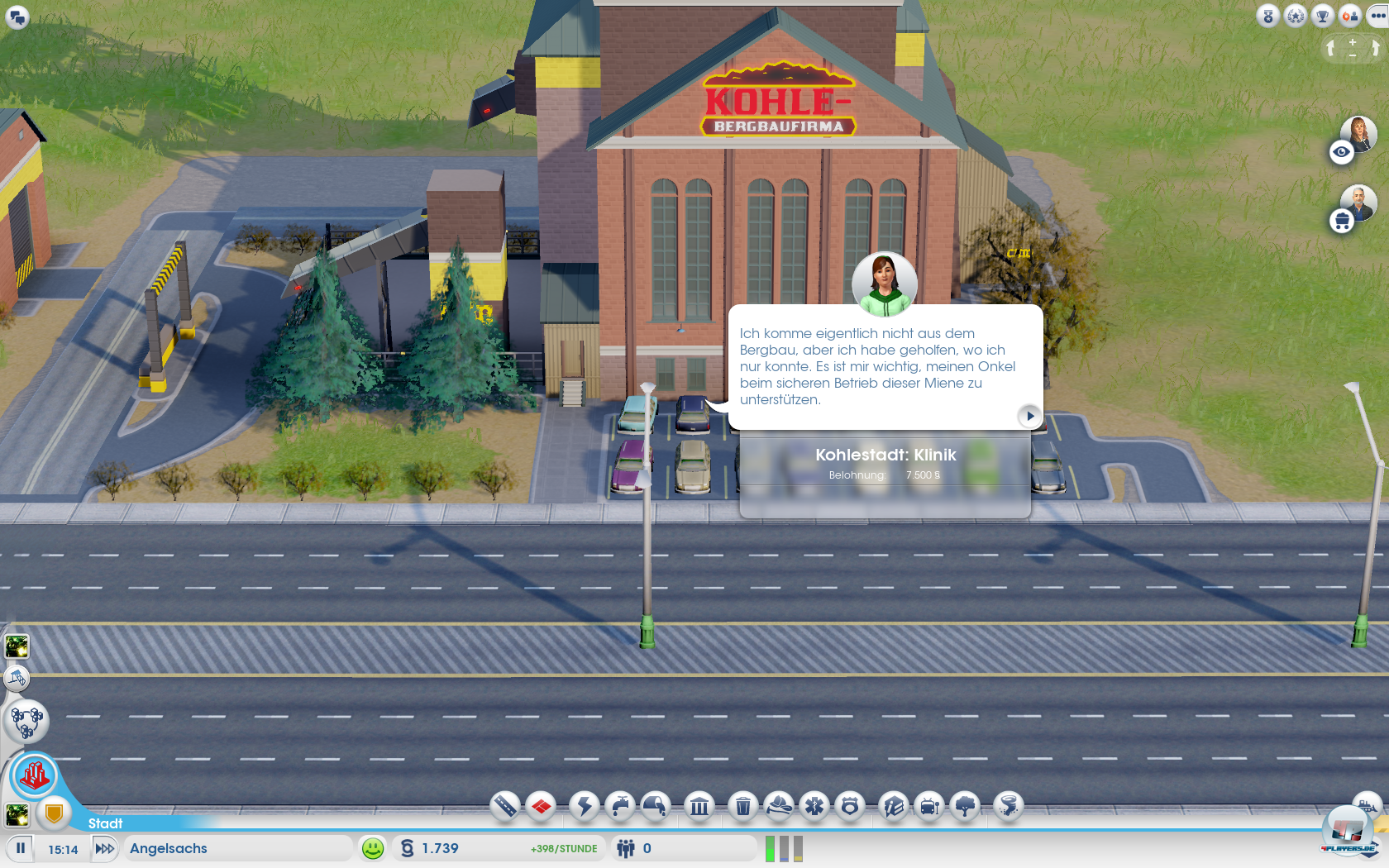
Task: Open the leaderboards wreath icon
Action: coord(1295,16)
